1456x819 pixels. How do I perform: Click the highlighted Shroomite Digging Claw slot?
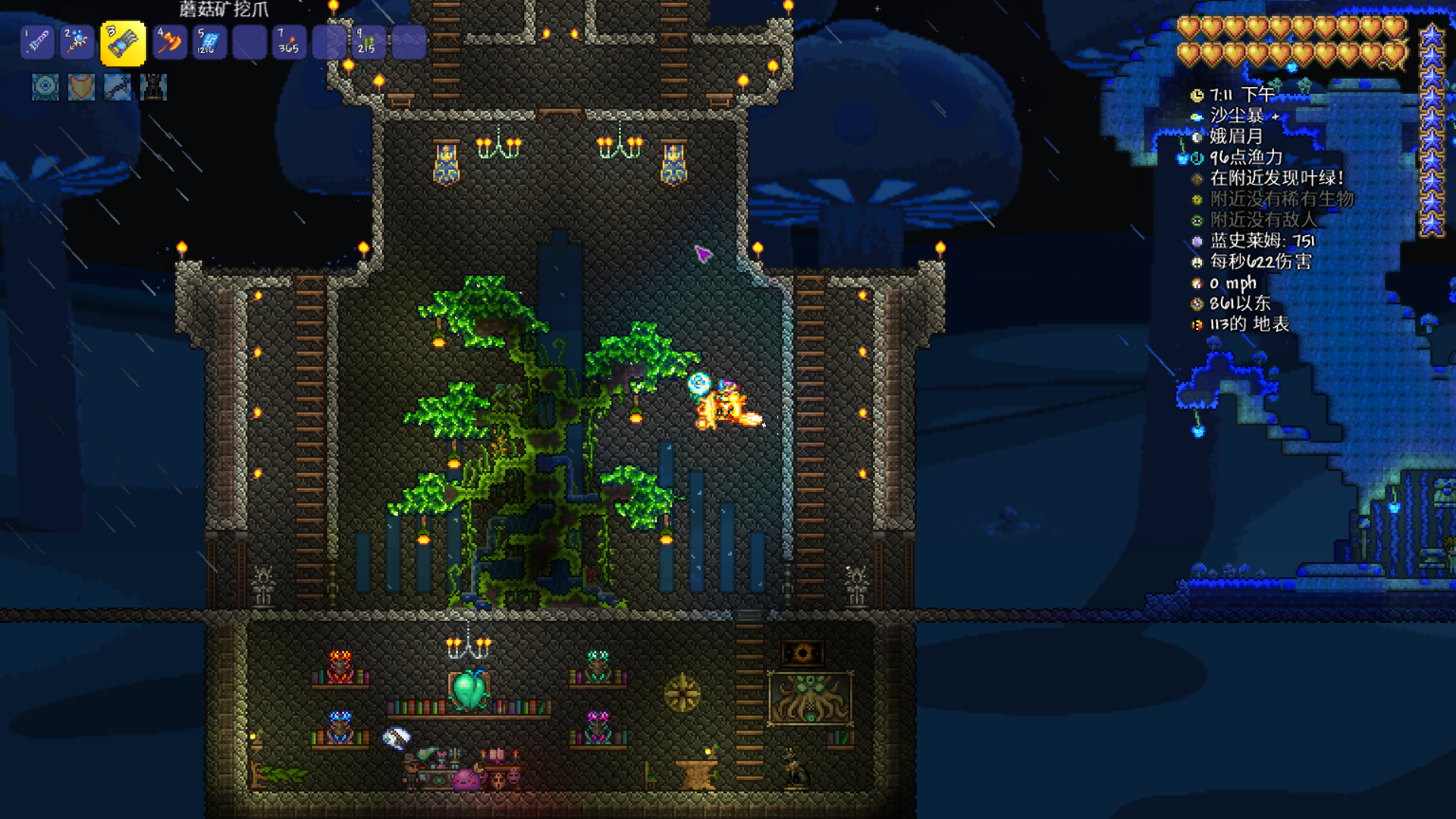click(x=123, y=43)
